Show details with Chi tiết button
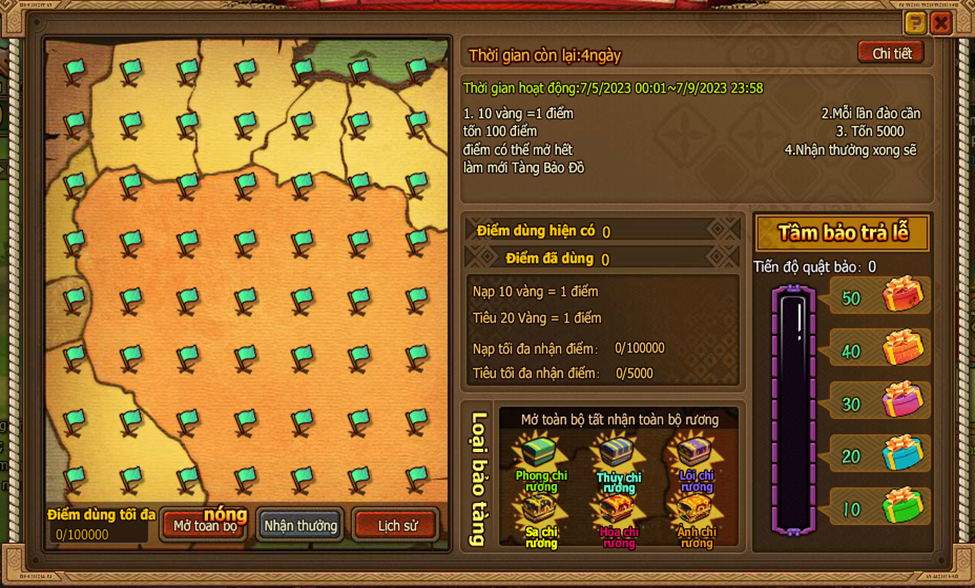 point(891,53)
